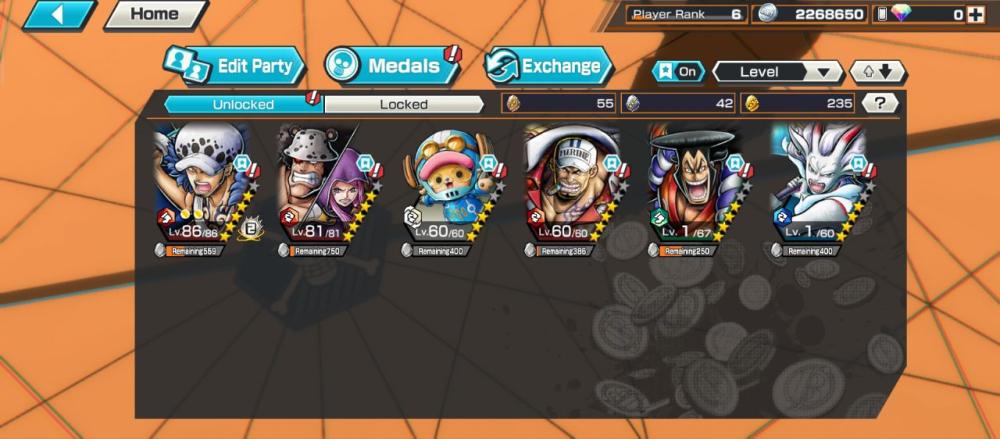Reverse the sort order with arrows button

click(x=877, y=72)
